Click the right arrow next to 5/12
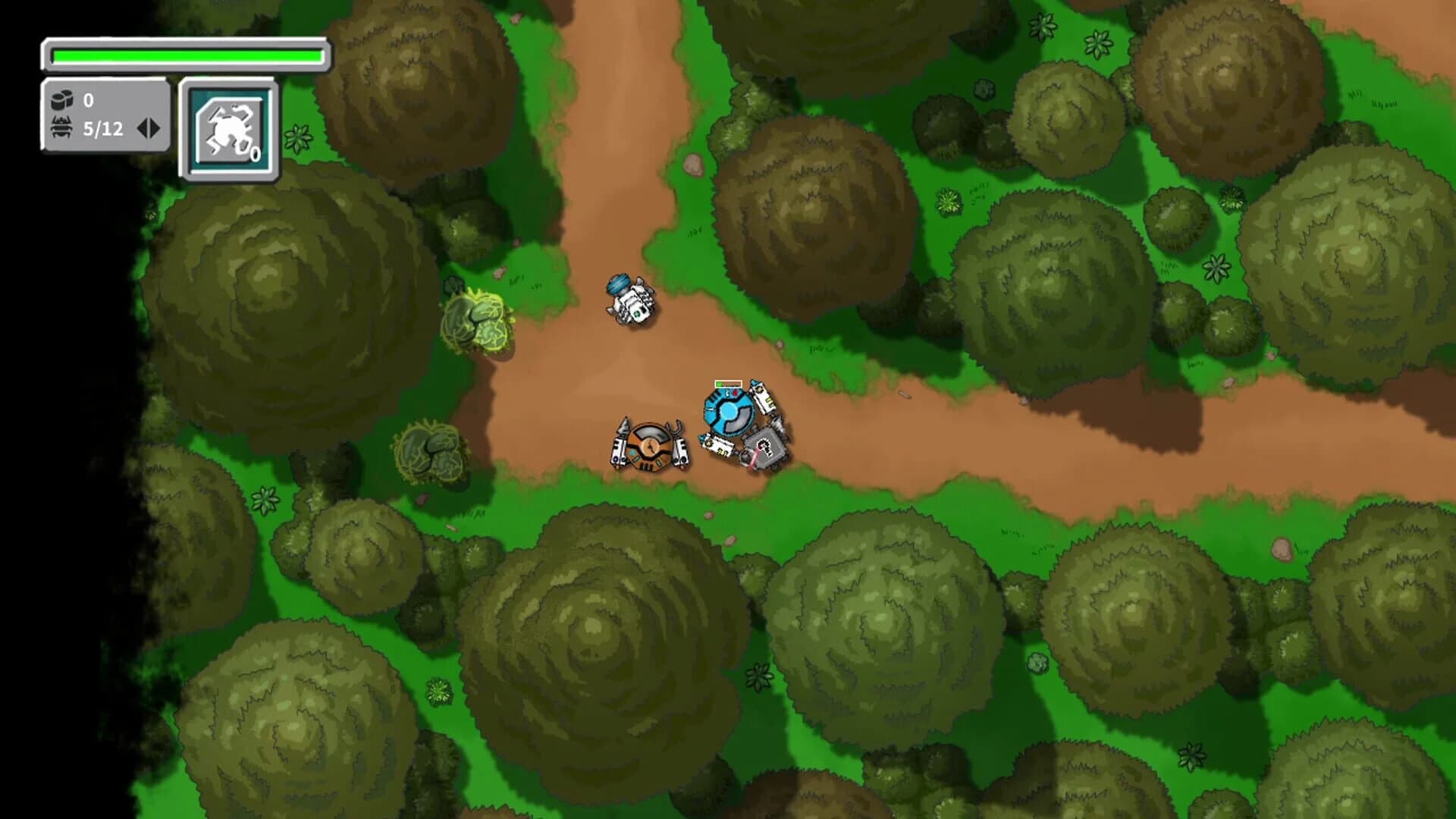 [x=154, y=127]
